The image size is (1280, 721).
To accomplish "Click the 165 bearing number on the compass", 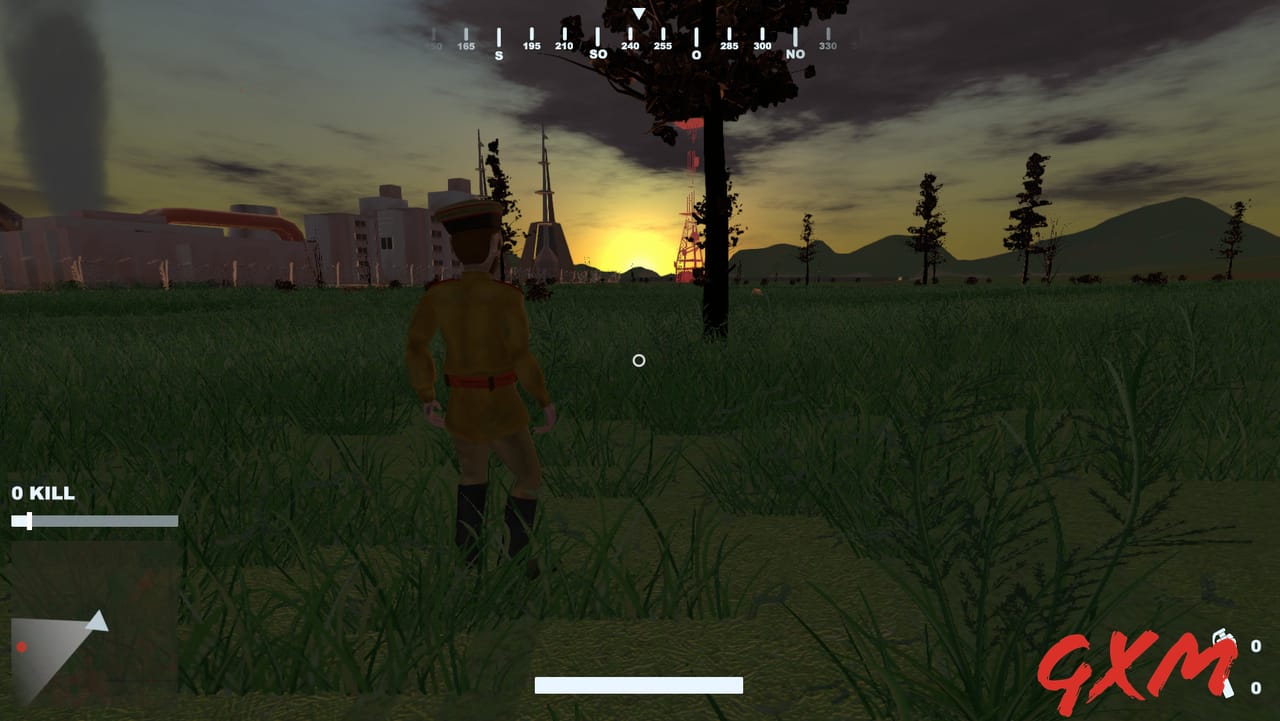I will (x=465, y=44).
